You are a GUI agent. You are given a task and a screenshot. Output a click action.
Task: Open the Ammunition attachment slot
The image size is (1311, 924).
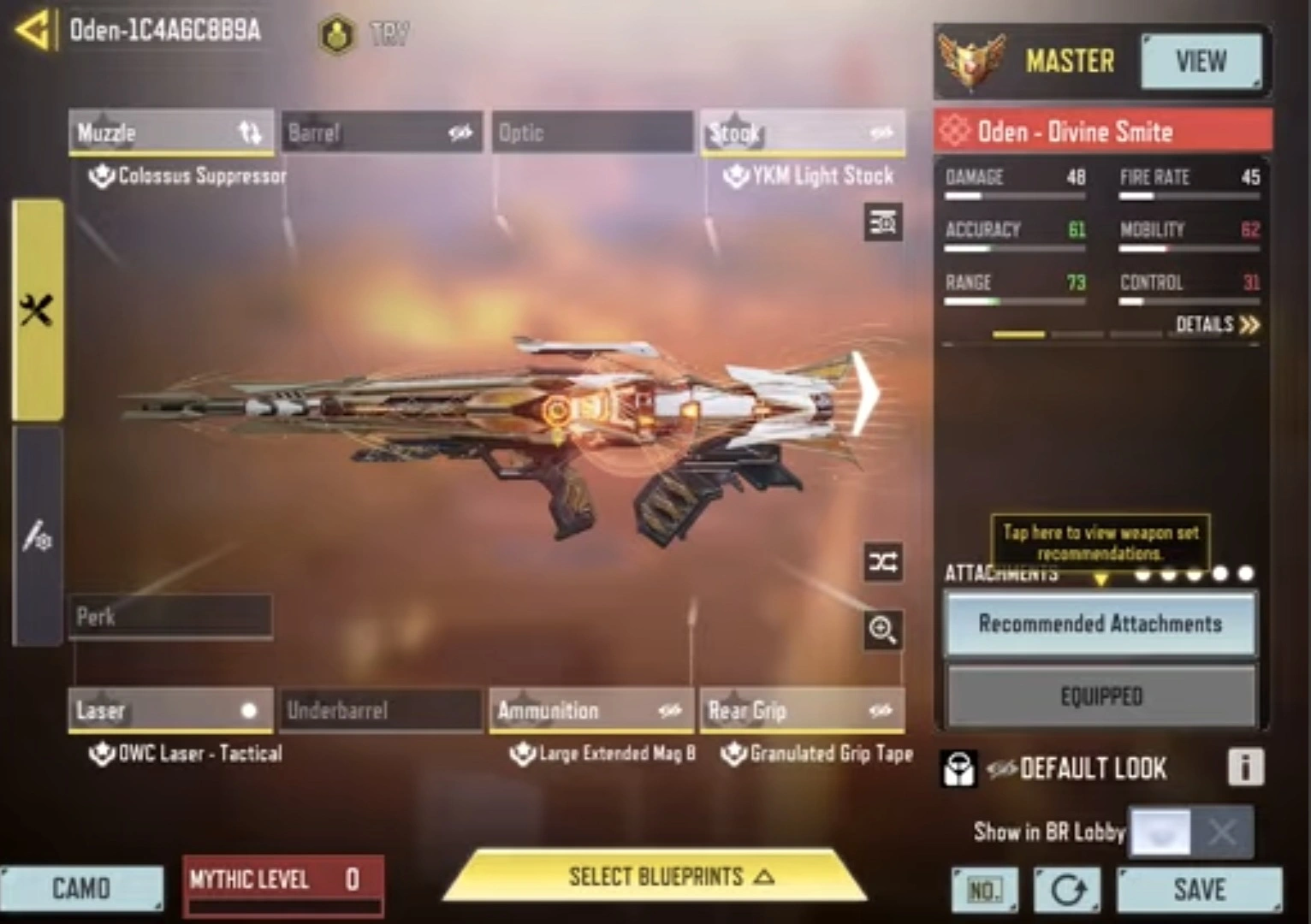pyautogui.click(x=591, y=710)
